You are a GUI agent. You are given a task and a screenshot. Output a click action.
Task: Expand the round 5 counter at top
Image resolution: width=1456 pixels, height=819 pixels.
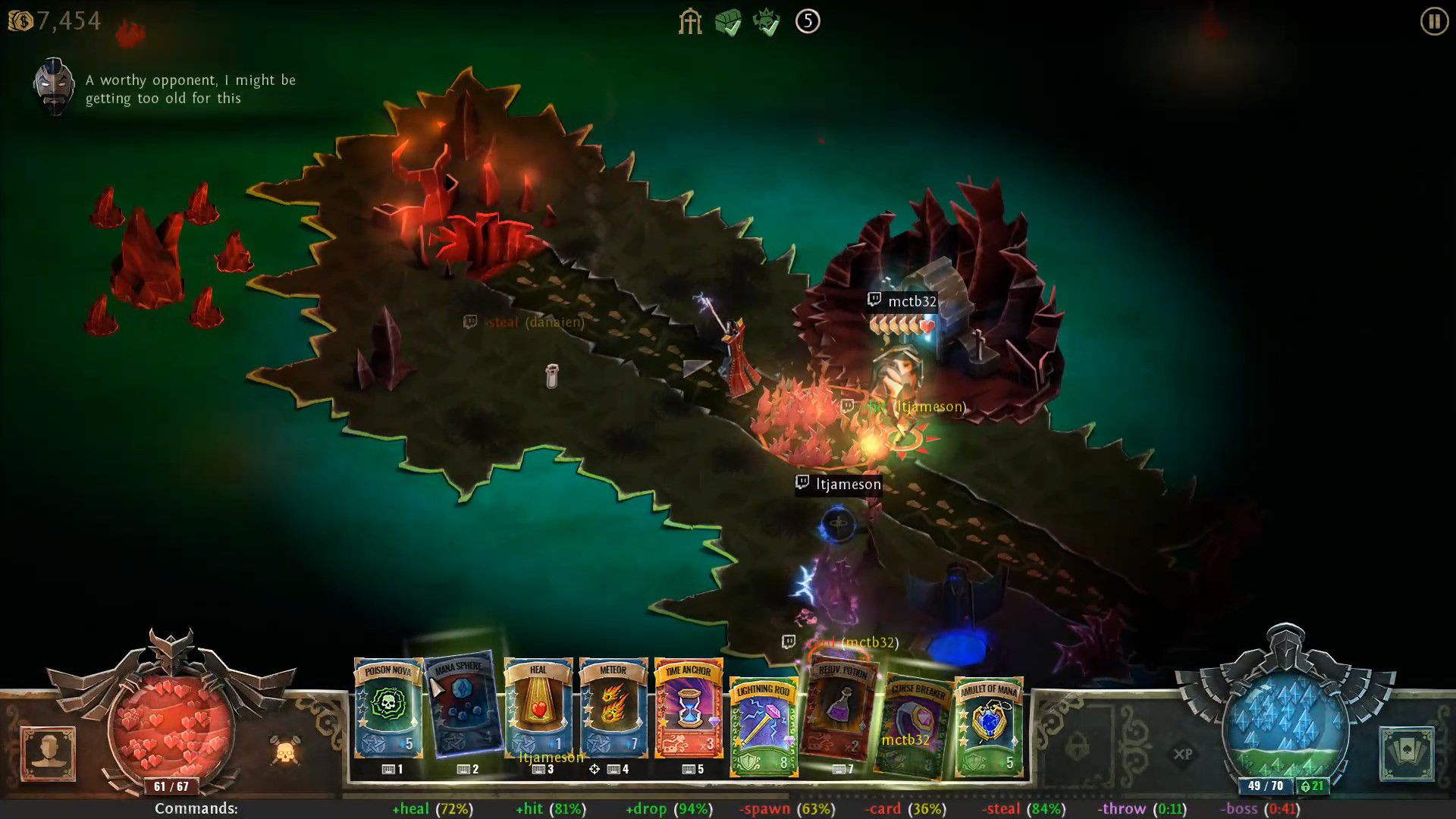point(808,22)
